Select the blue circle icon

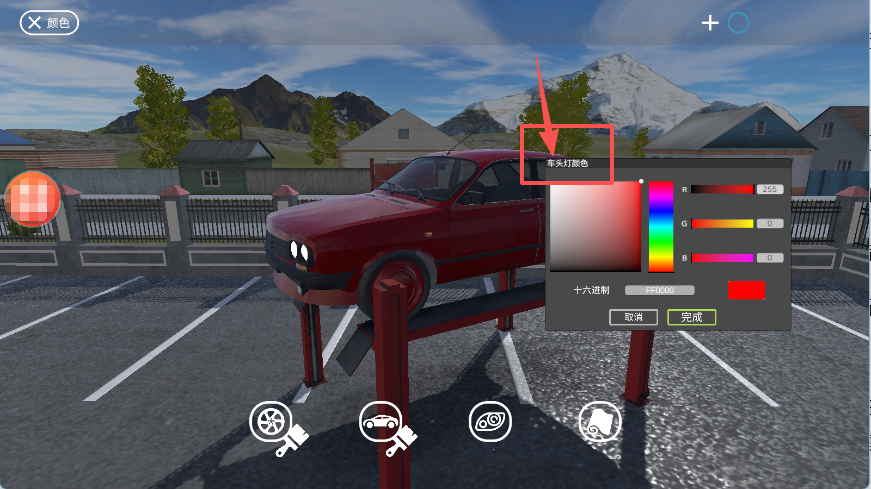pyautogui.click(x=738, y=22)
